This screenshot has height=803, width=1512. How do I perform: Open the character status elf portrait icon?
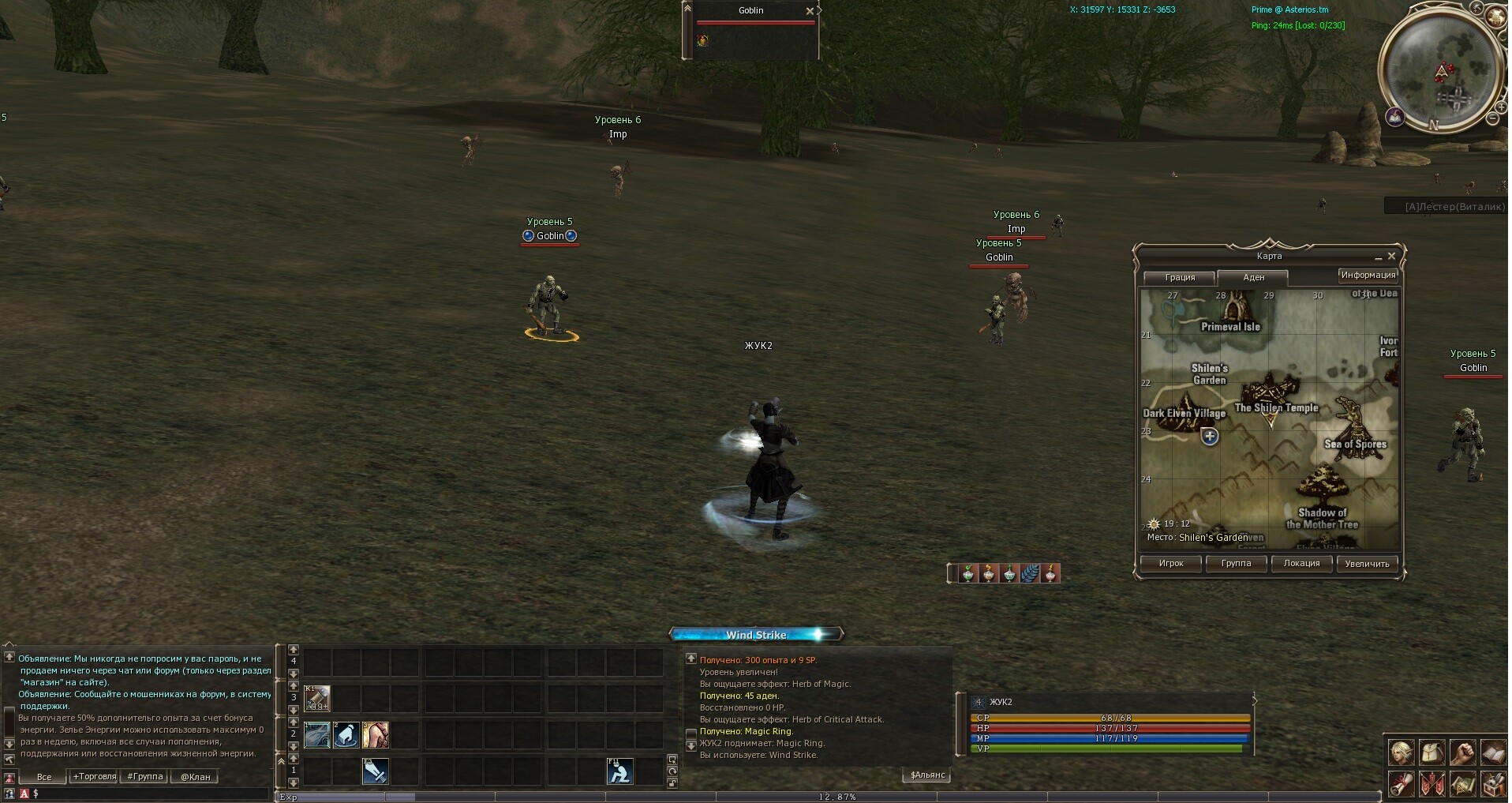pyautogui.click(x=1402, y=752)
